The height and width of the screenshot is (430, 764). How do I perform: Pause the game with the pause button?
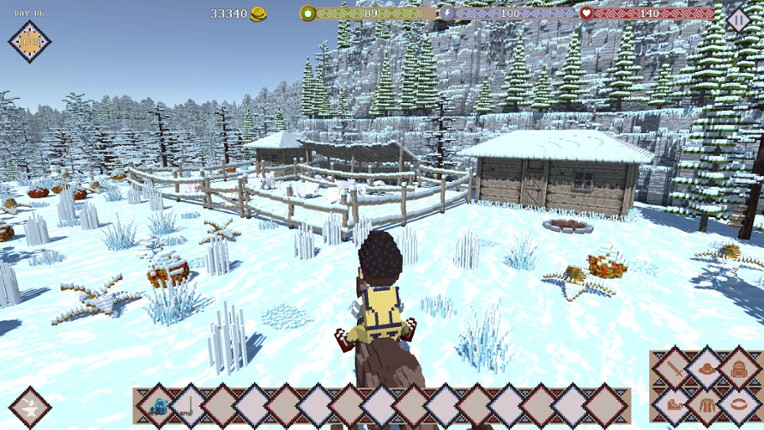coord(738,18)
